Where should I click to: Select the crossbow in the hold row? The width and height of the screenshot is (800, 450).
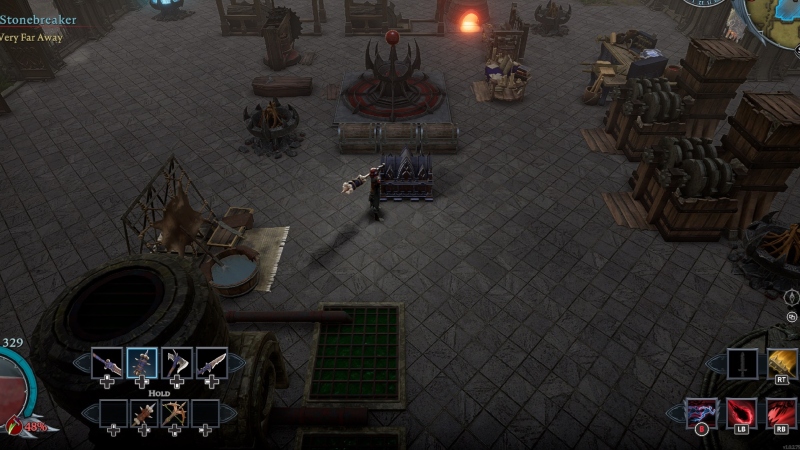pyautogui.click(x=176, y=413)
